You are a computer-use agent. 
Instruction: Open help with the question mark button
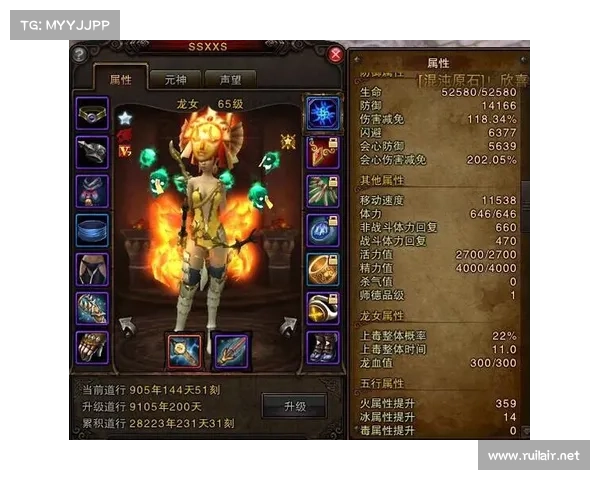(79, 56)
